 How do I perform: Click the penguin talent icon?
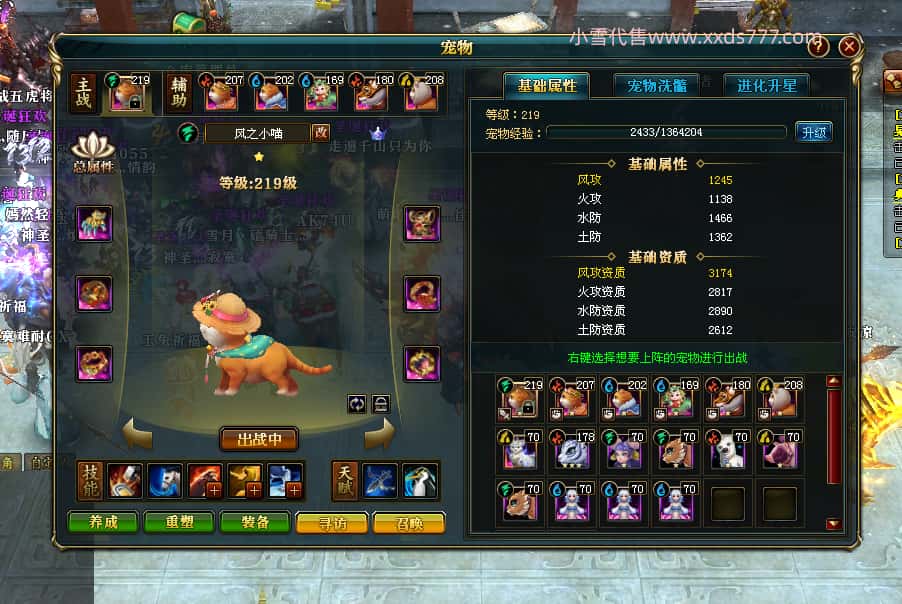(x=420, y=481)
